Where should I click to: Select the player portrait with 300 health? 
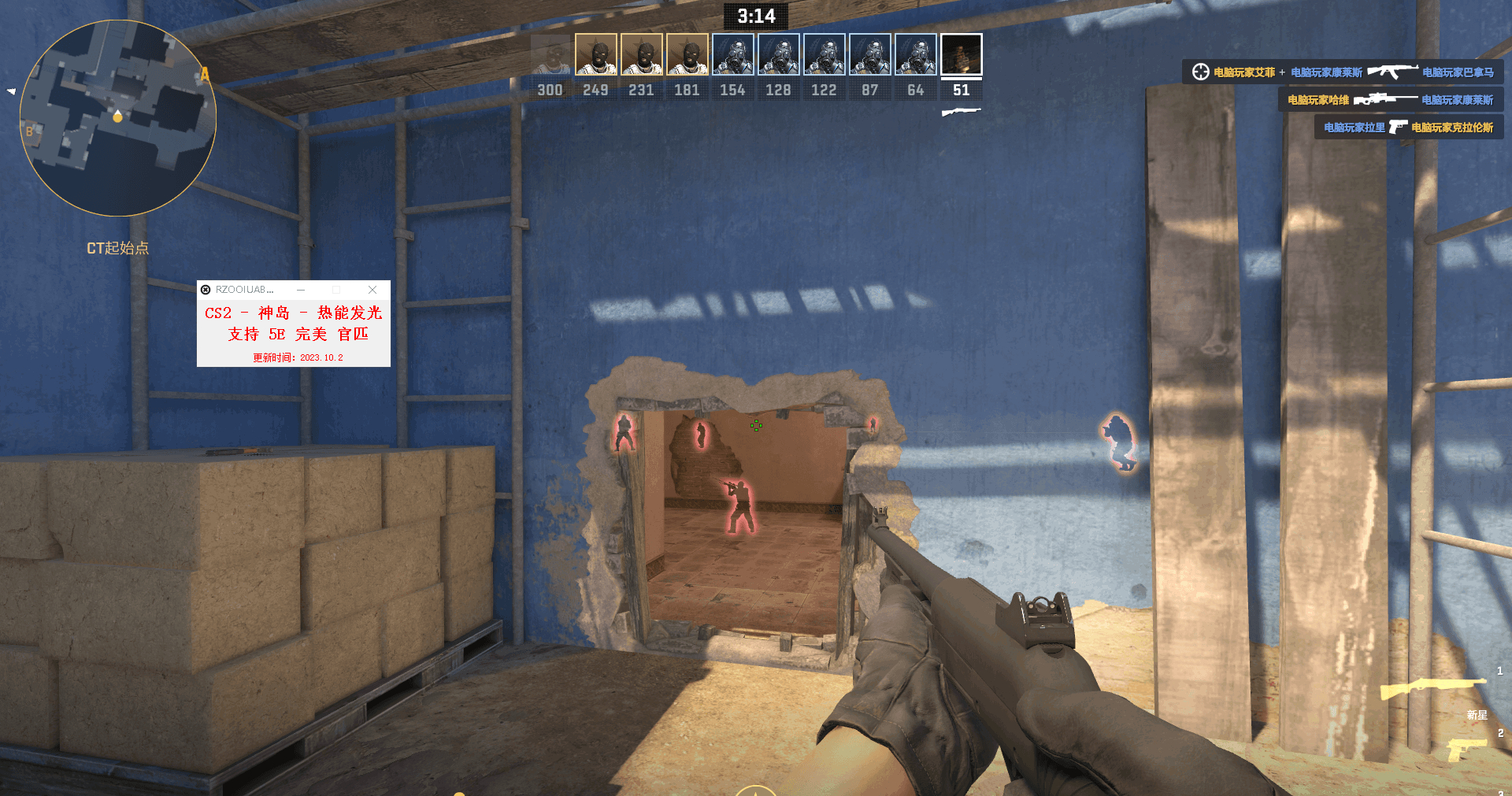[x=549, y=54]
